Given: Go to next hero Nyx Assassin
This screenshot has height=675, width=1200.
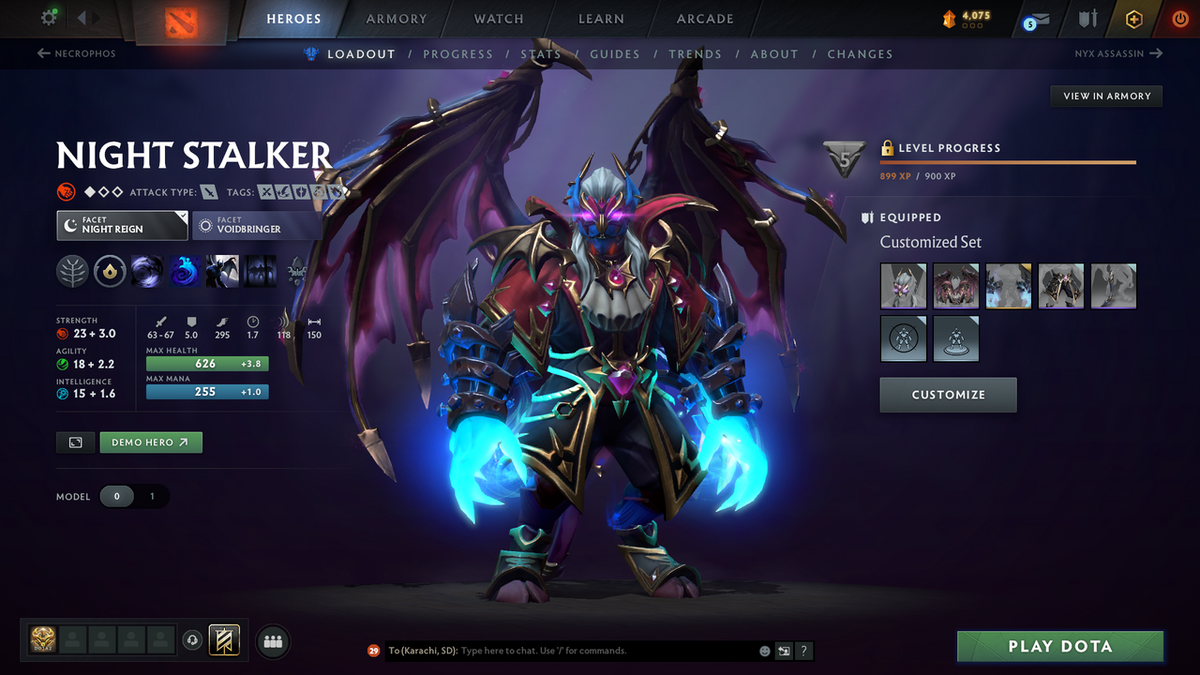Looking at the screenshot, I should tap(1113, 54).
